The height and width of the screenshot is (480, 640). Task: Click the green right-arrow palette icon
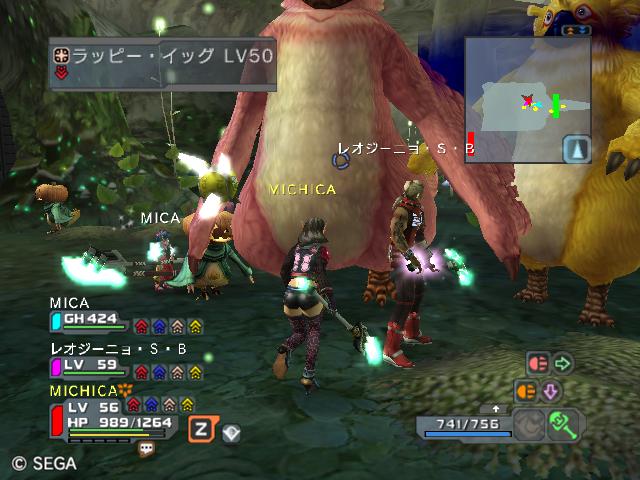coord(562,364)
